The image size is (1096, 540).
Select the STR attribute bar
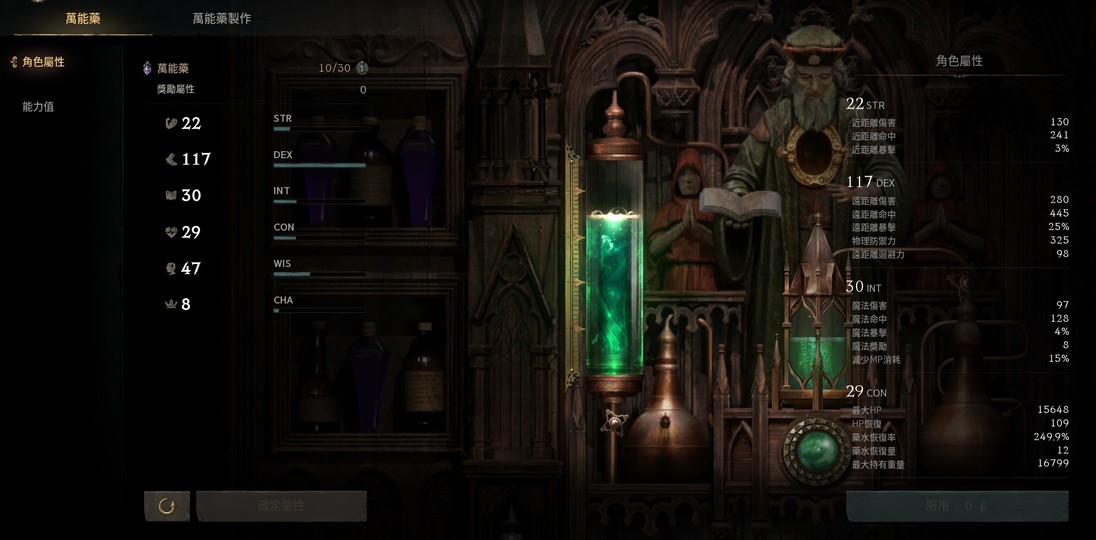coord(319,129)
